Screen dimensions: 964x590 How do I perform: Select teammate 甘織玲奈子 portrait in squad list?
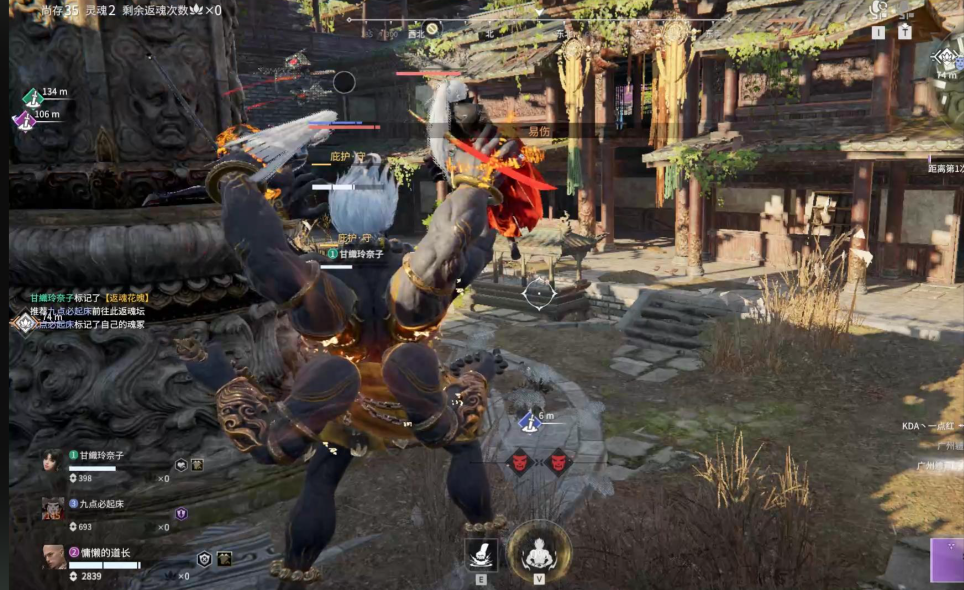(53, 461)
